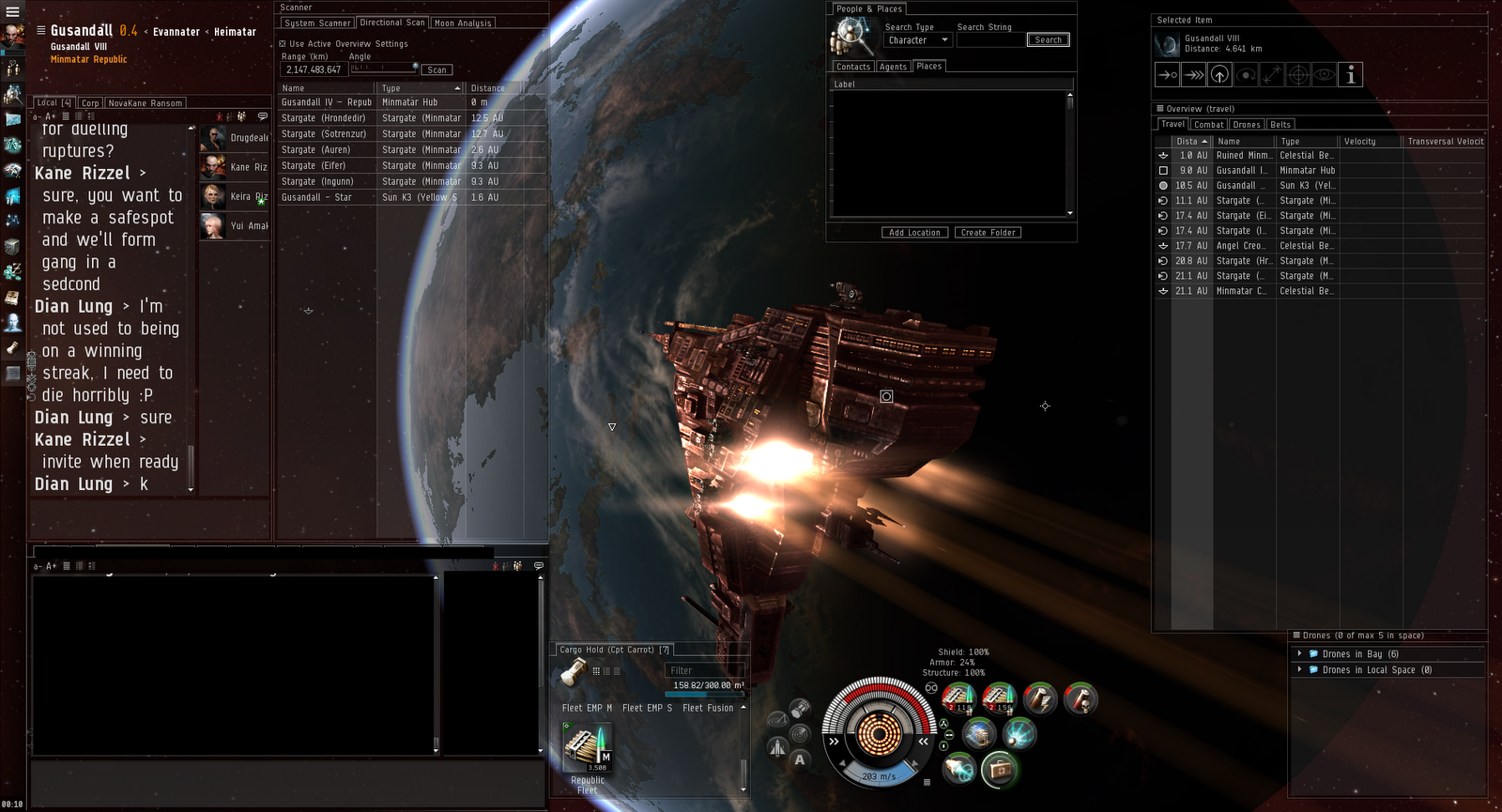Select the Republic Fleet ammo in cargo

[588, 750]
